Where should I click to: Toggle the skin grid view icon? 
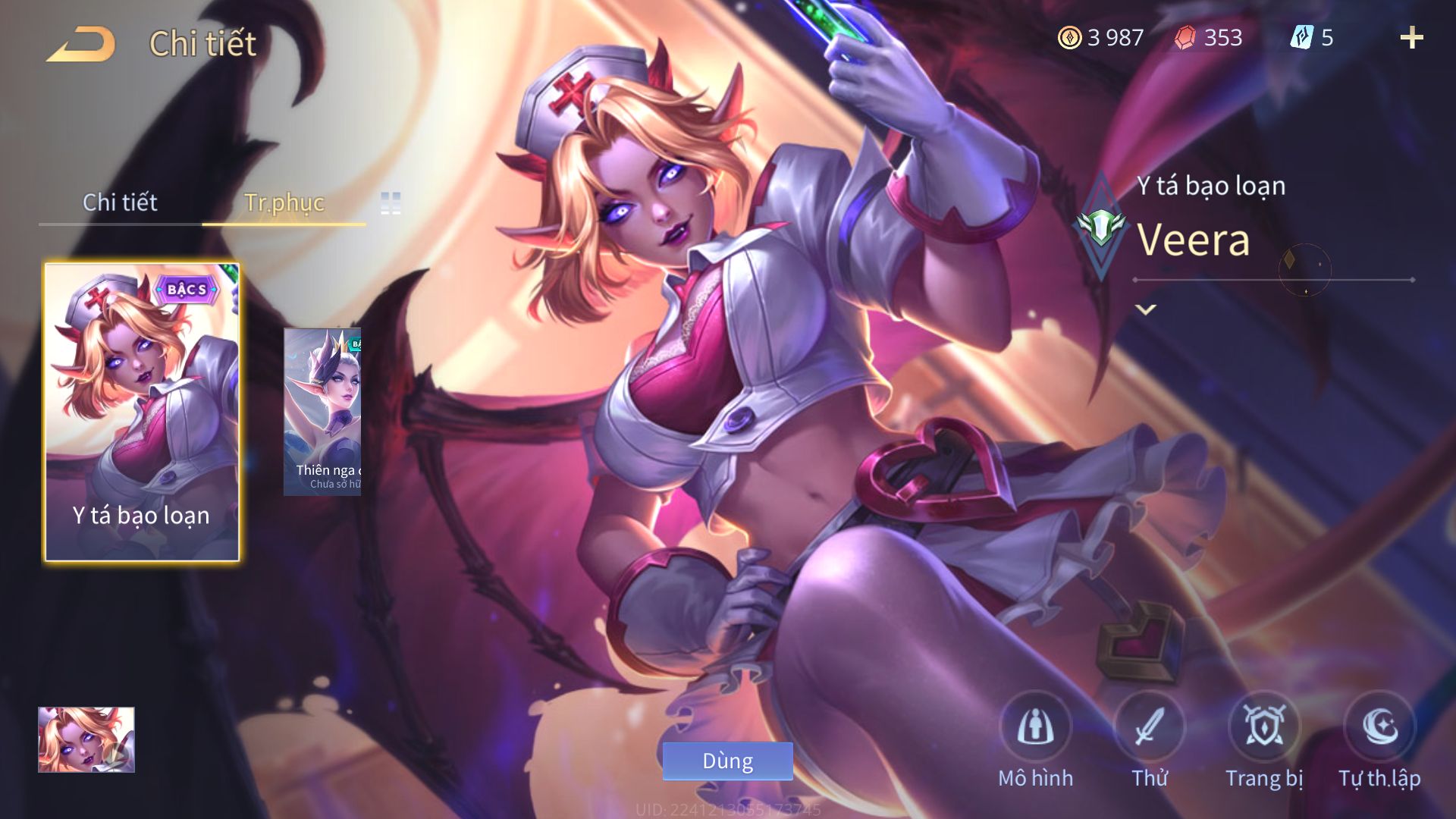tap(391, 203)
